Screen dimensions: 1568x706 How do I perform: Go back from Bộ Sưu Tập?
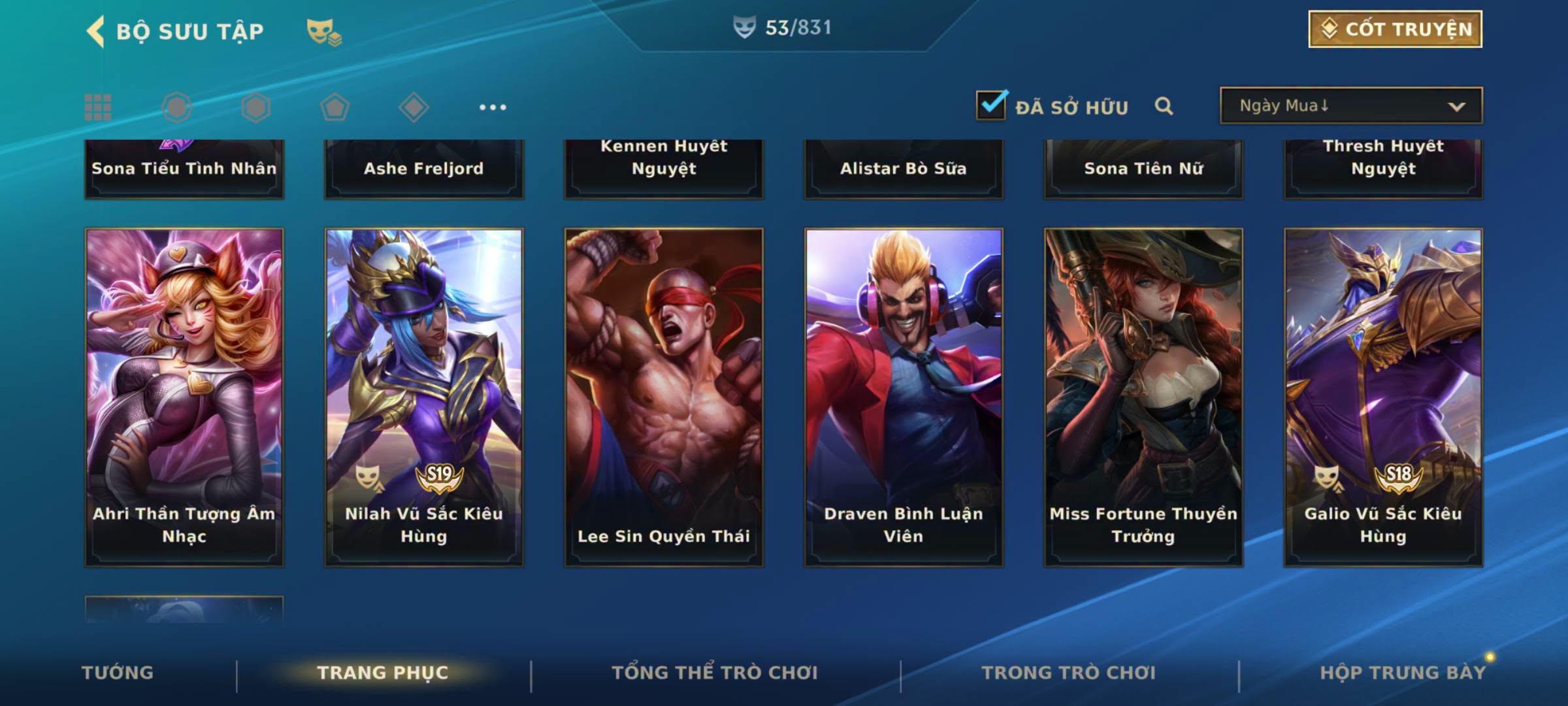(96, 31)
